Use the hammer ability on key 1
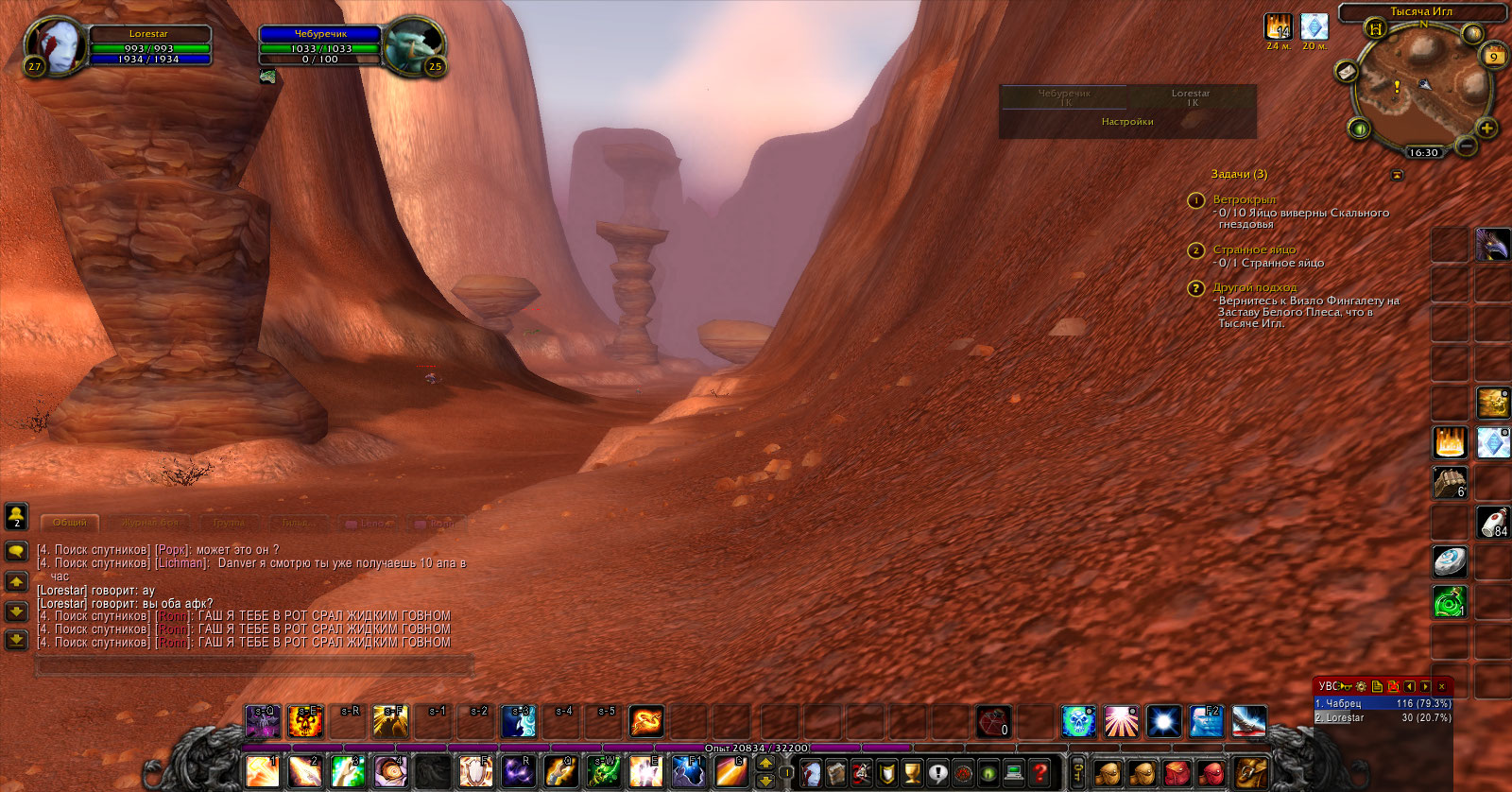1512x792 pixels. [x=263, y=771]
